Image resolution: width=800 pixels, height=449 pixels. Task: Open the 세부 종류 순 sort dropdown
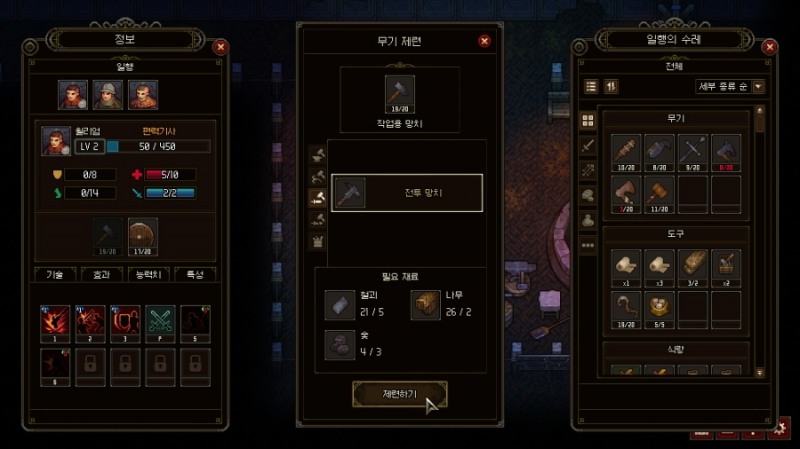coord(730,86)
